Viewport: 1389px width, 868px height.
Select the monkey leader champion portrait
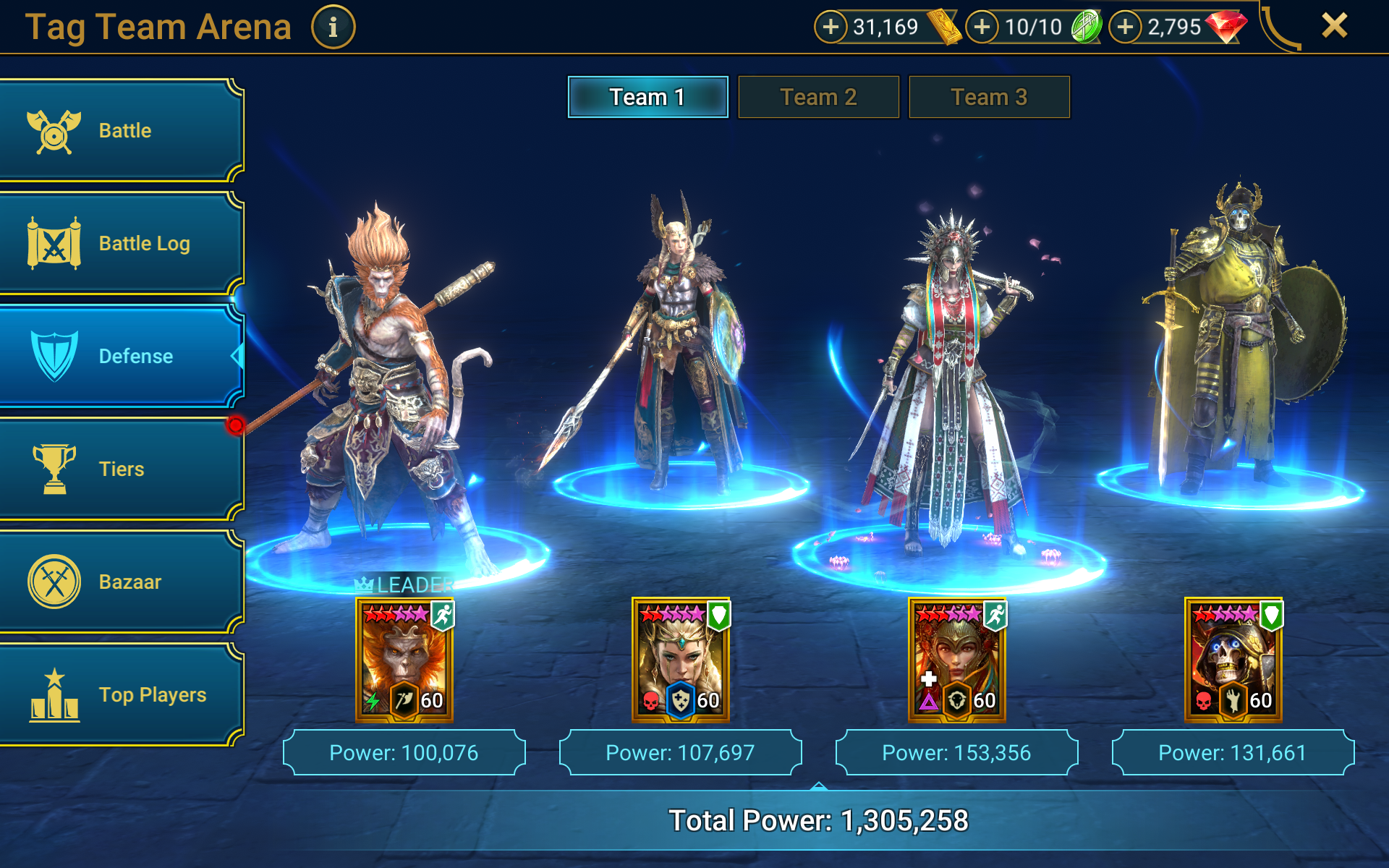tap(404, 660)
